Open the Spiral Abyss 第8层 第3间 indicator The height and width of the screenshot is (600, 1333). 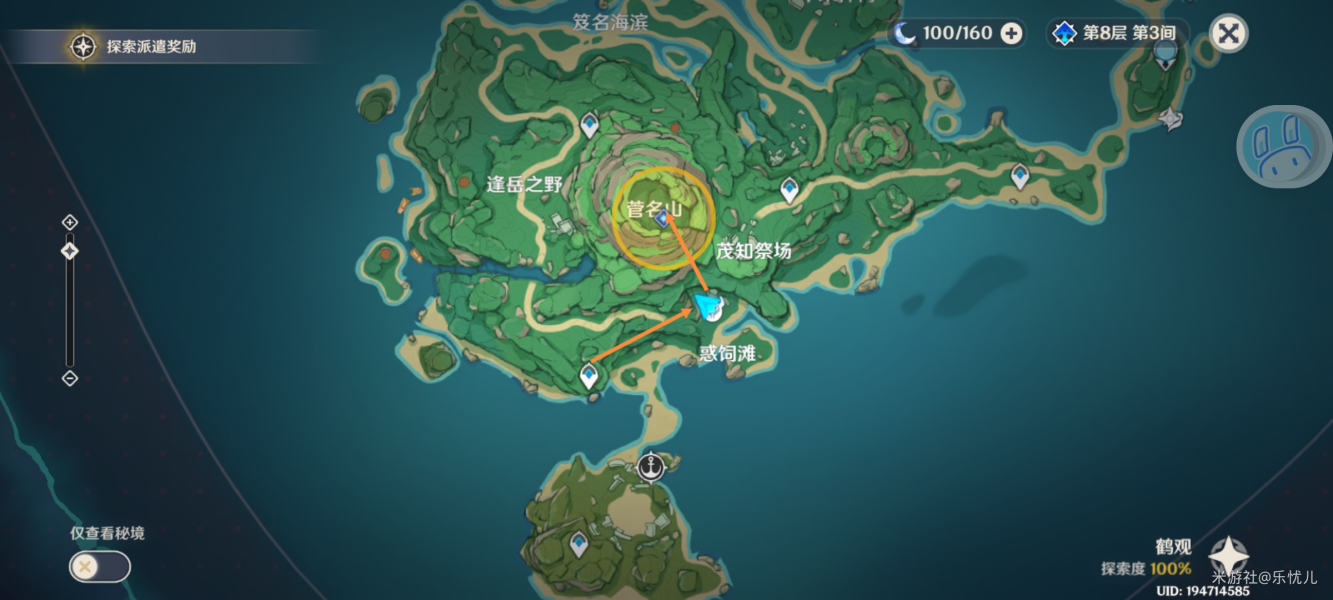(1116, 34)
